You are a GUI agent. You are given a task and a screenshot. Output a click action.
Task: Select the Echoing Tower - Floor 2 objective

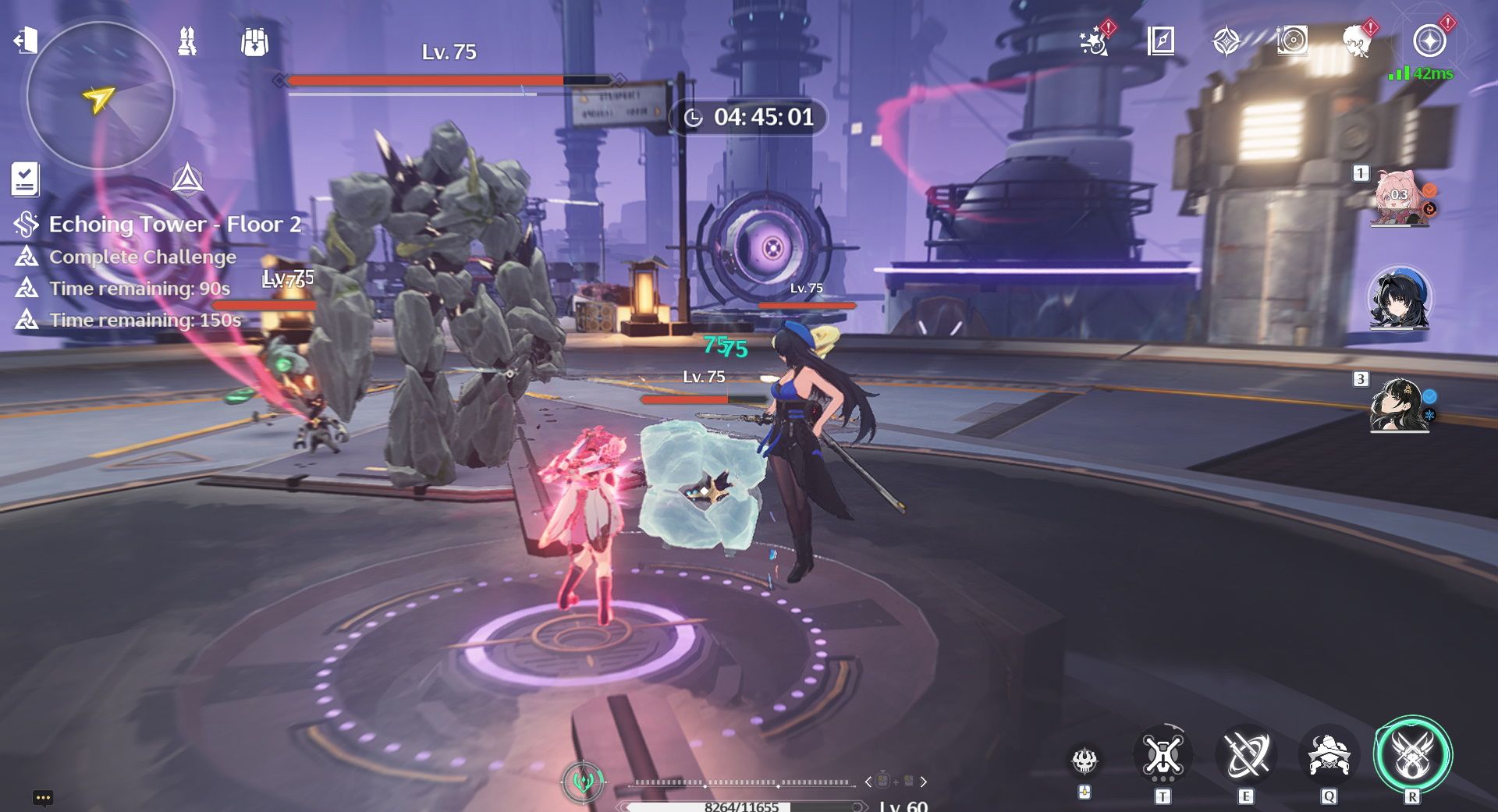point(175,225)
